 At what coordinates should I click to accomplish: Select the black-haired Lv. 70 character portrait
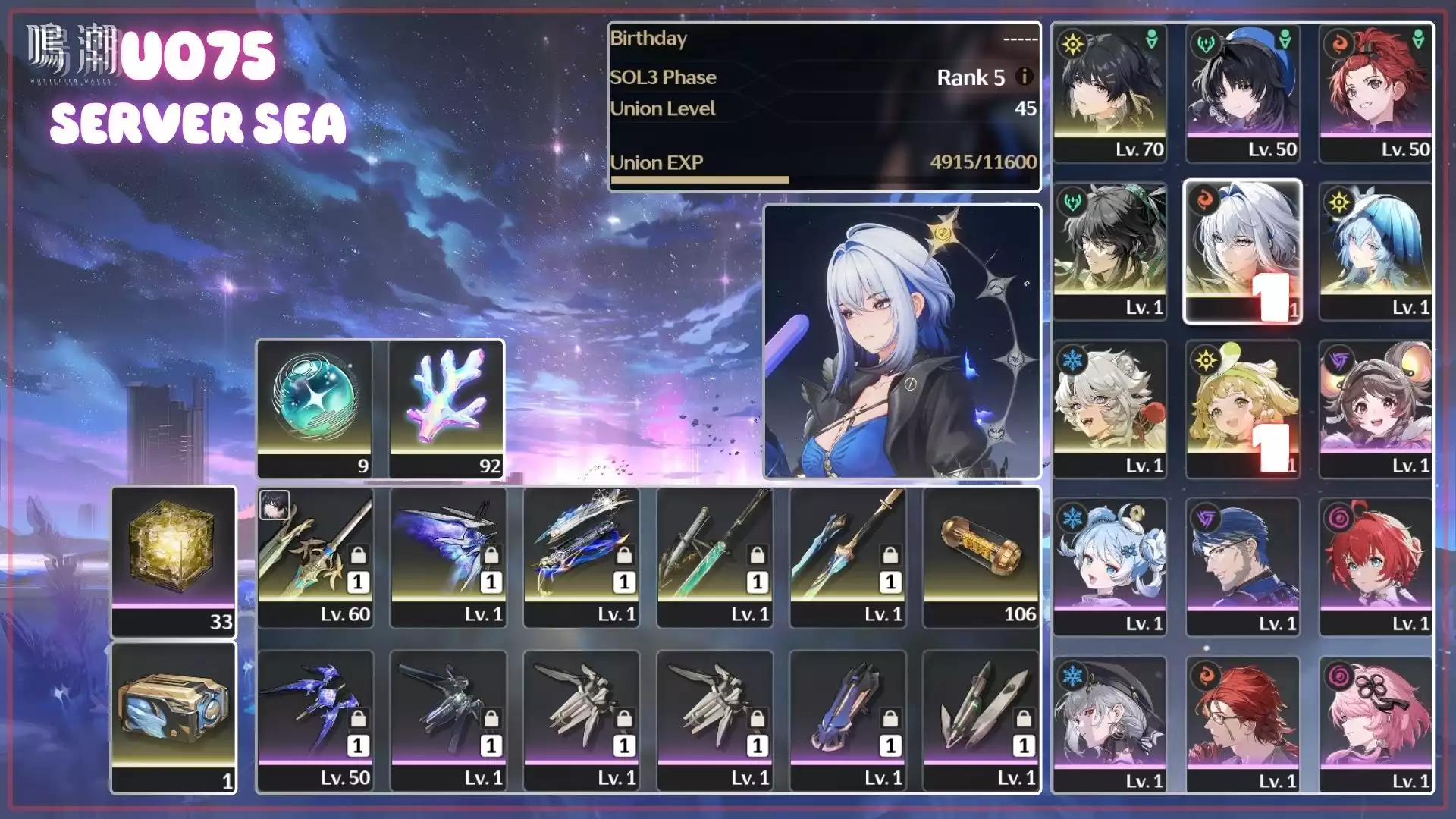tap(1109, 93)
